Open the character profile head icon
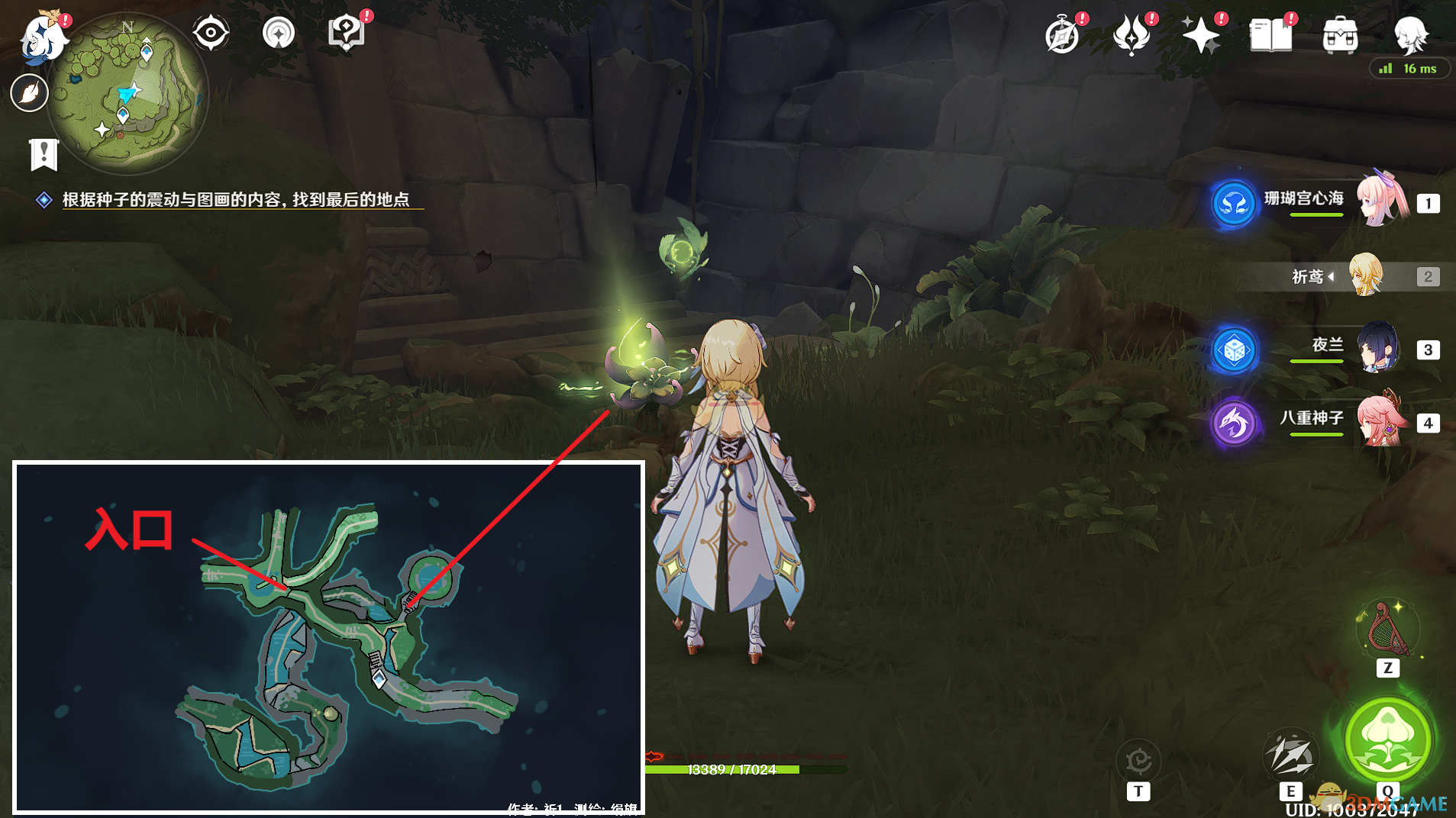Screen dimensions: 1456x818 pyautogui.click(x=1409, y=35)
